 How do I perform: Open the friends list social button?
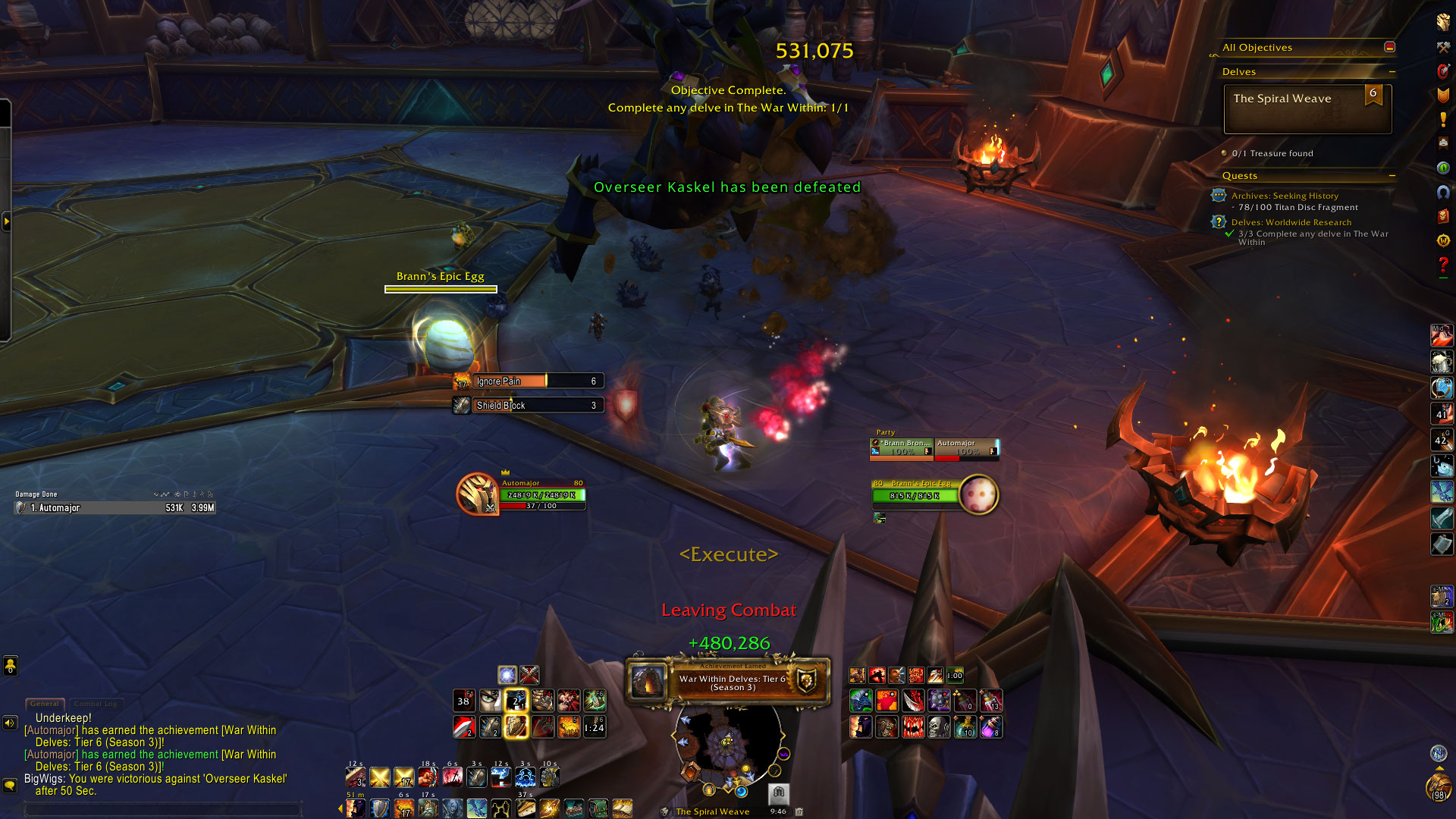[11, 666]
